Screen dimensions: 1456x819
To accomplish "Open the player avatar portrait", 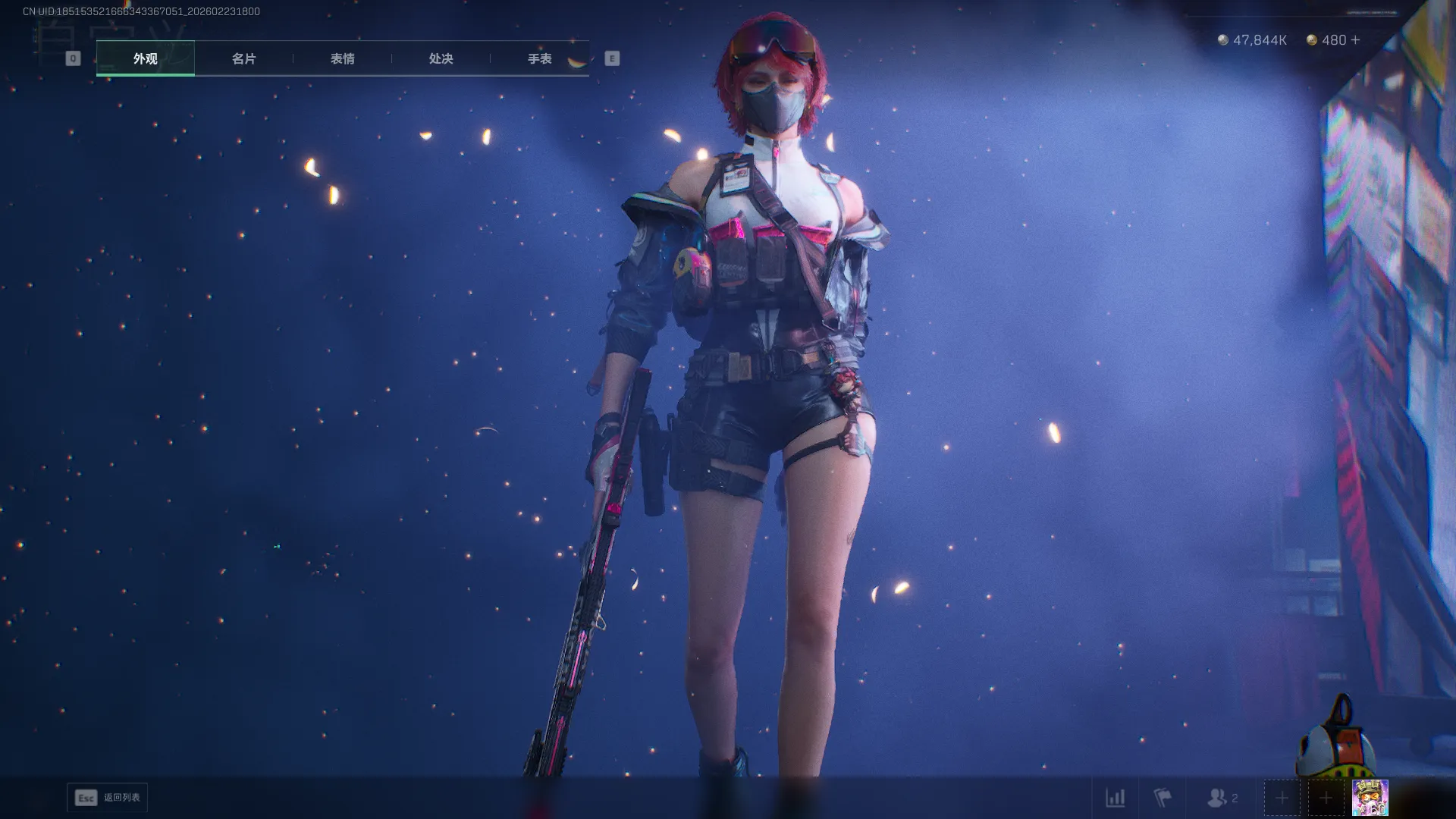I will click(x=1370, y=798).
